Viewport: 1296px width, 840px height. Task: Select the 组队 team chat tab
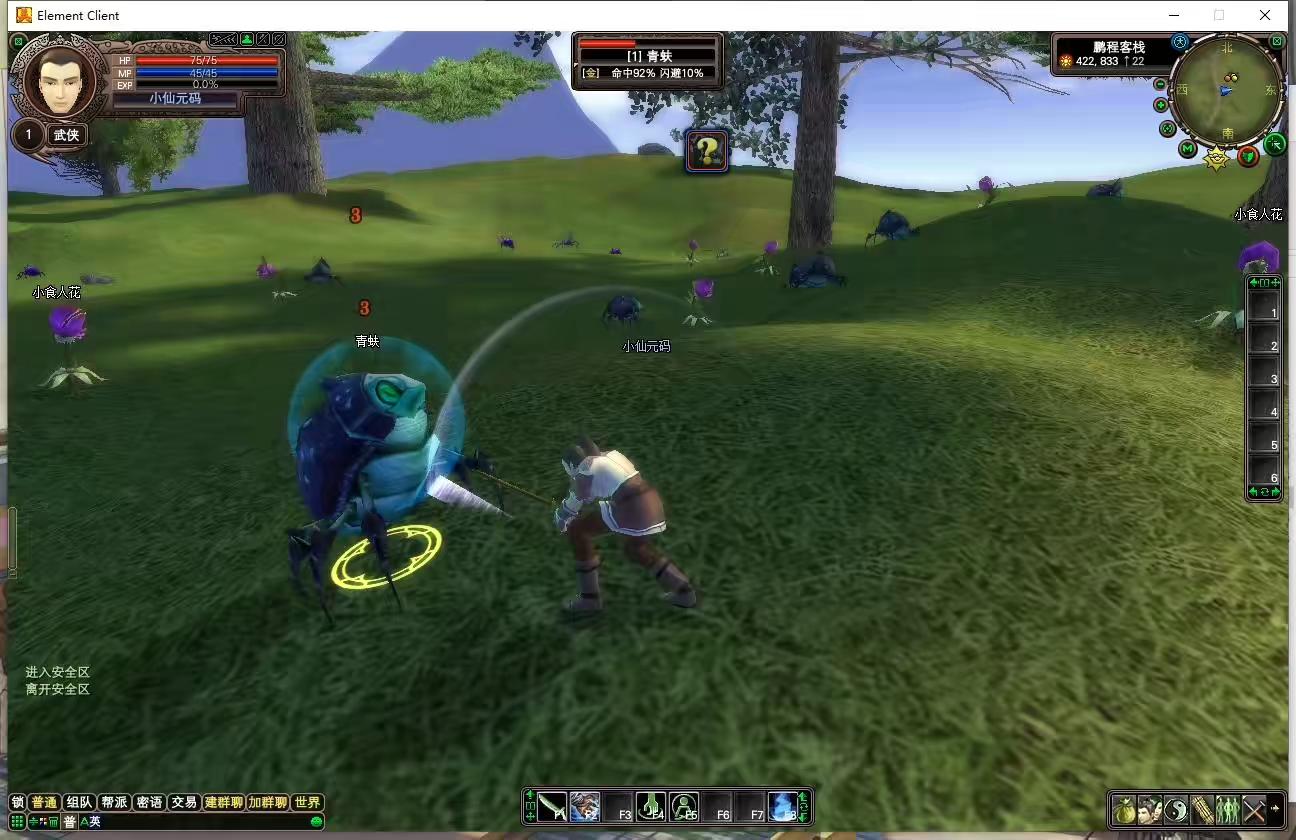[x=79, y=802]
